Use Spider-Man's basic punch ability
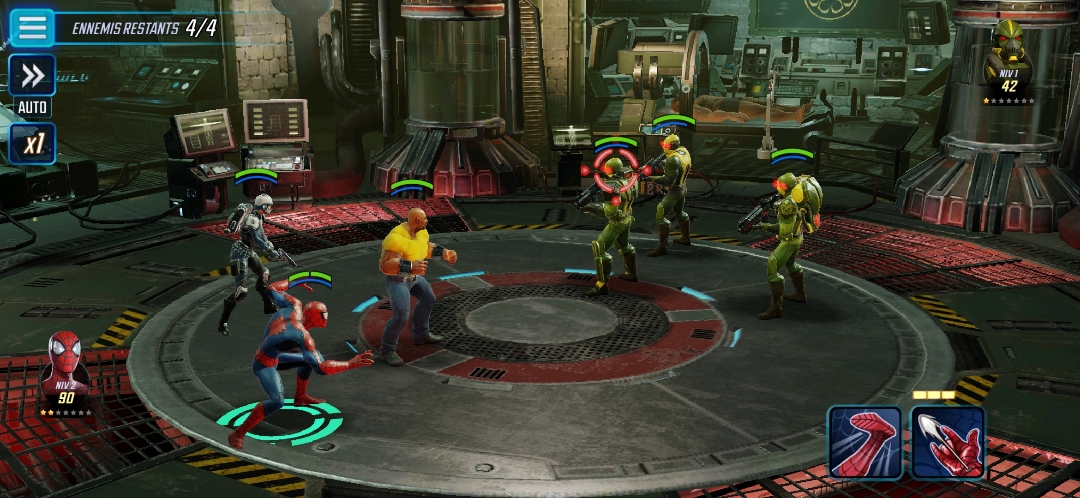1080x498 pixels. point(865,442)
